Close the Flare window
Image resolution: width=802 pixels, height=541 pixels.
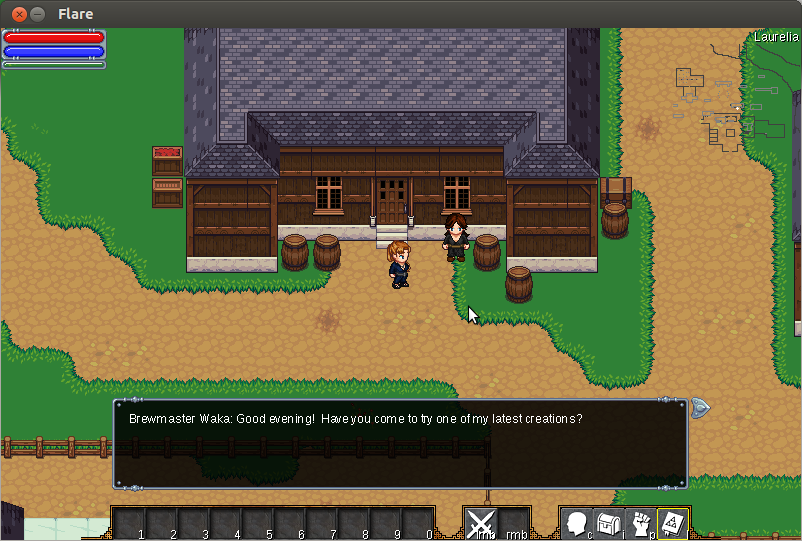tap(18, 14)
